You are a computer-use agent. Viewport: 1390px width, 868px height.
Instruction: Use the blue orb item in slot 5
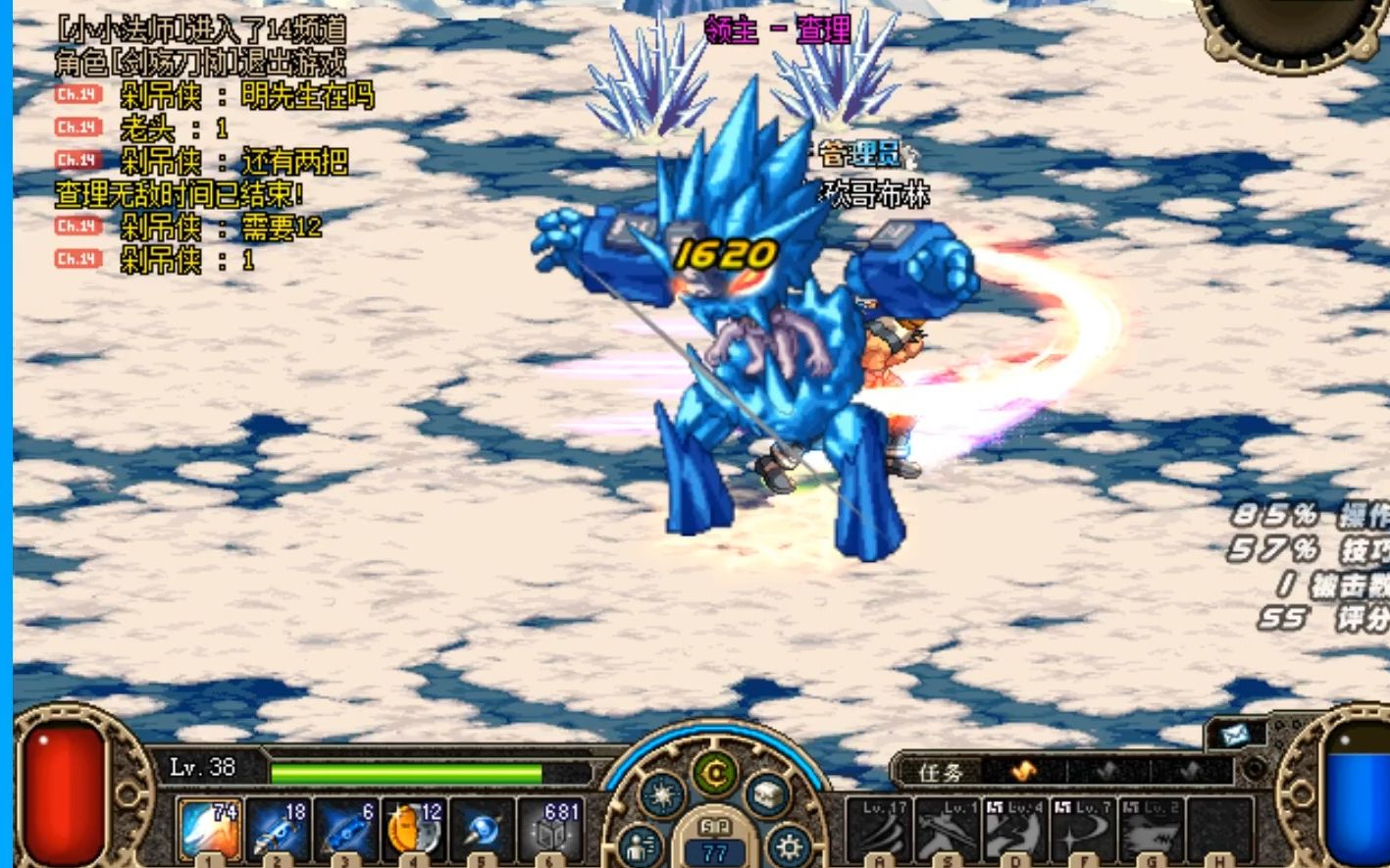[x=482, y=829]
